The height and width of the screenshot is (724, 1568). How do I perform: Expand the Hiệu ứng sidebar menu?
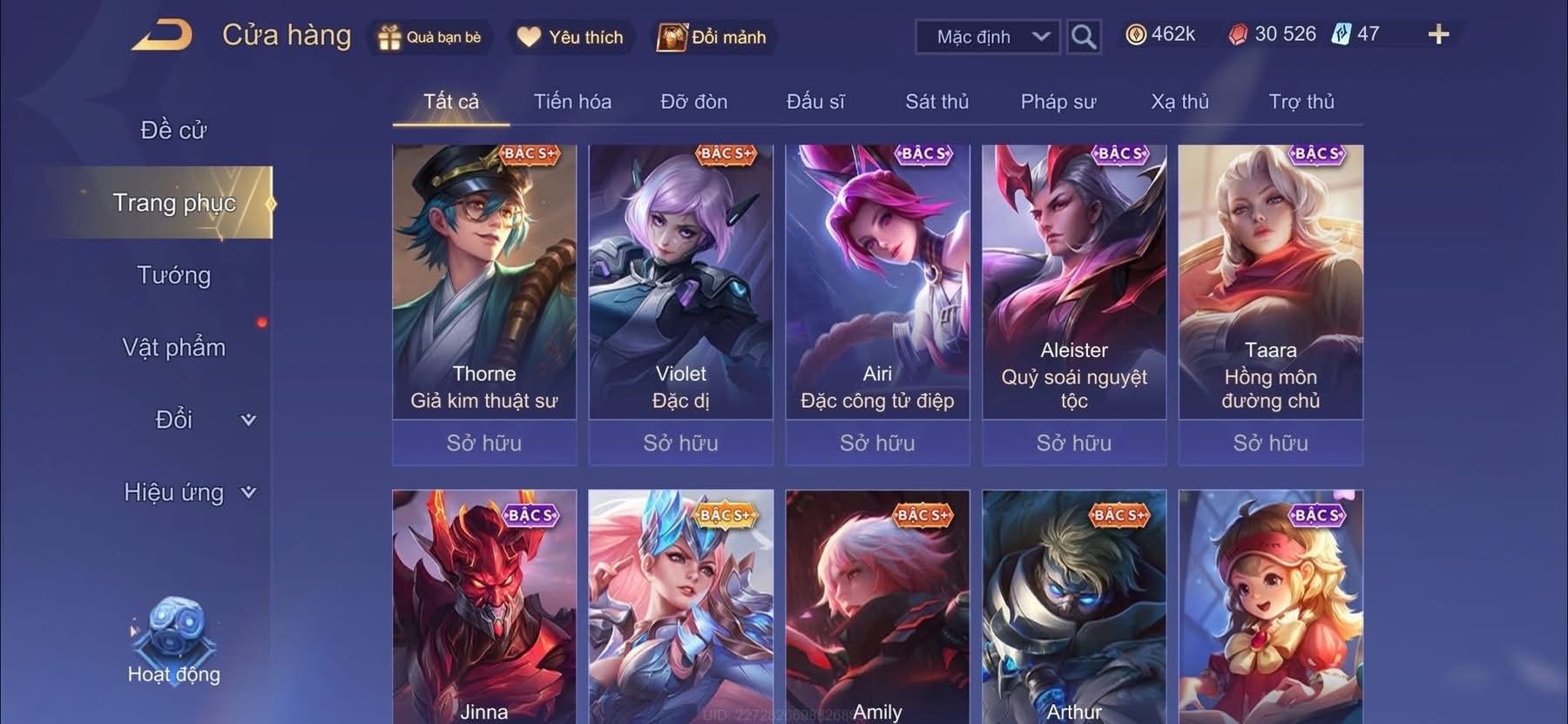tap(189, 492)
